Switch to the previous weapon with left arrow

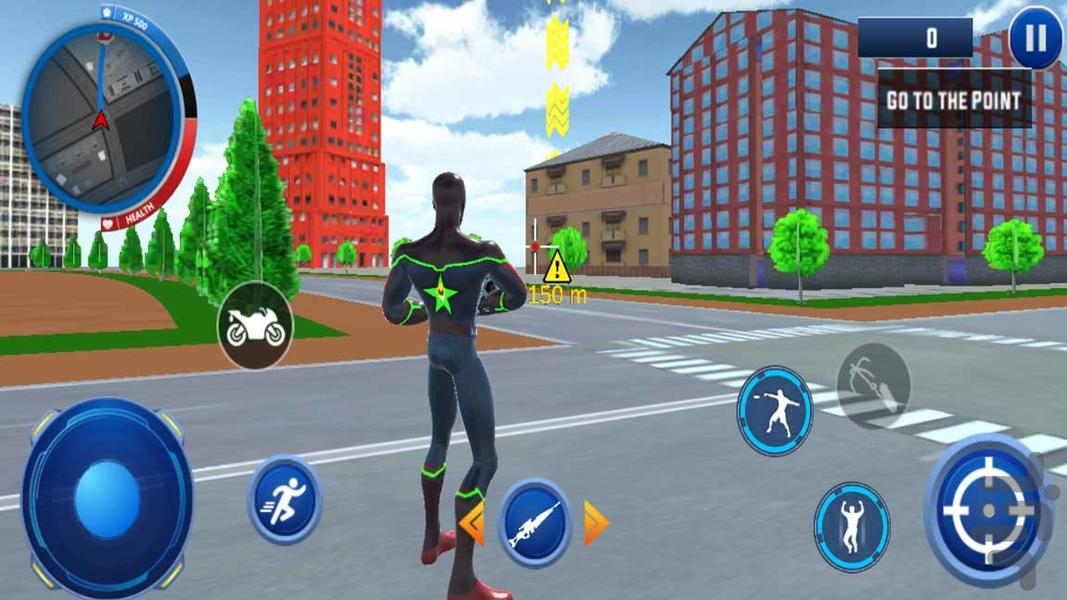coord(472,523)
